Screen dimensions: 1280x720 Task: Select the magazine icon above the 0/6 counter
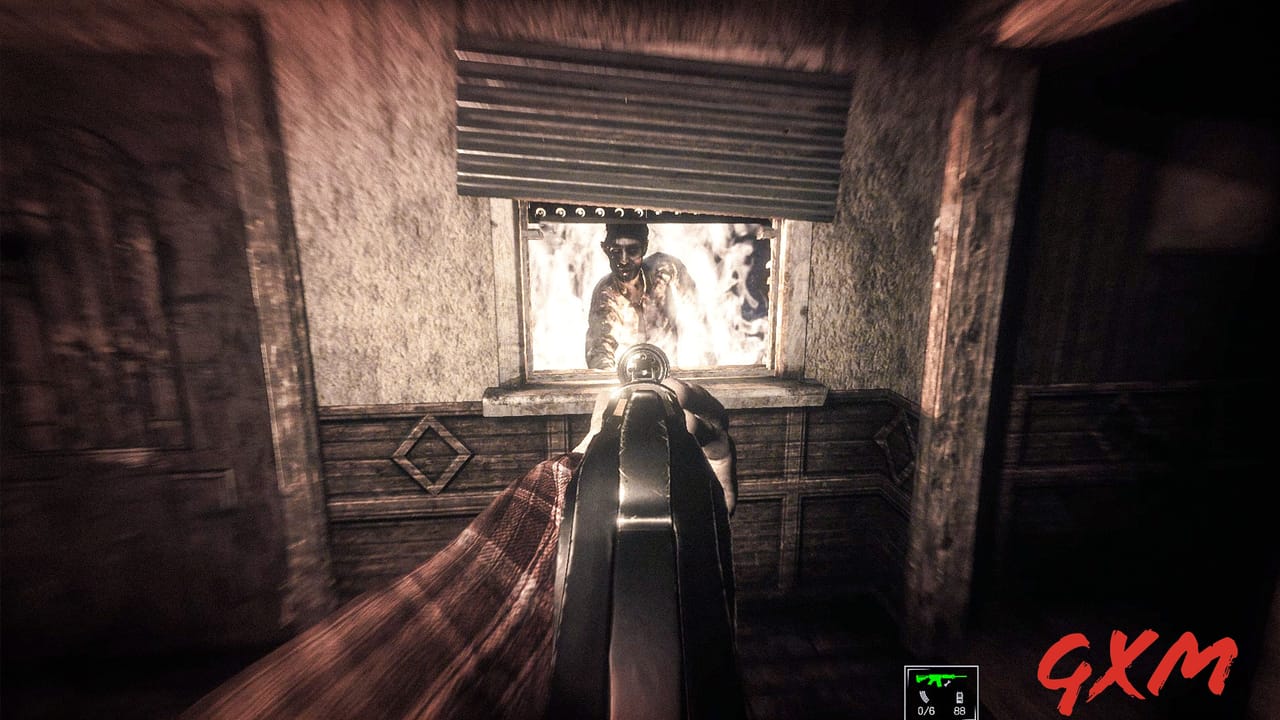(924, 696)
